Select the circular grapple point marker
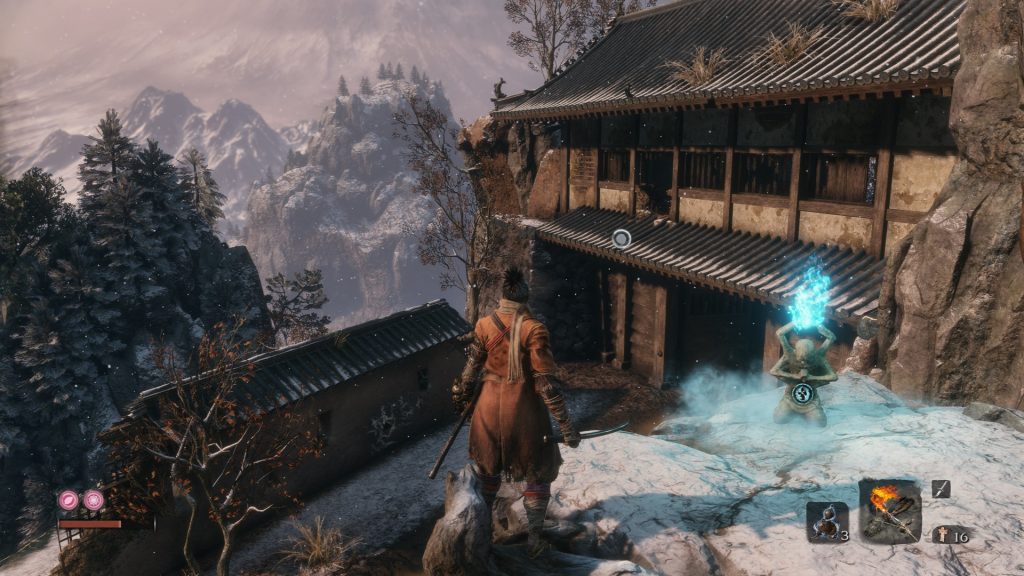 [621, 238]
